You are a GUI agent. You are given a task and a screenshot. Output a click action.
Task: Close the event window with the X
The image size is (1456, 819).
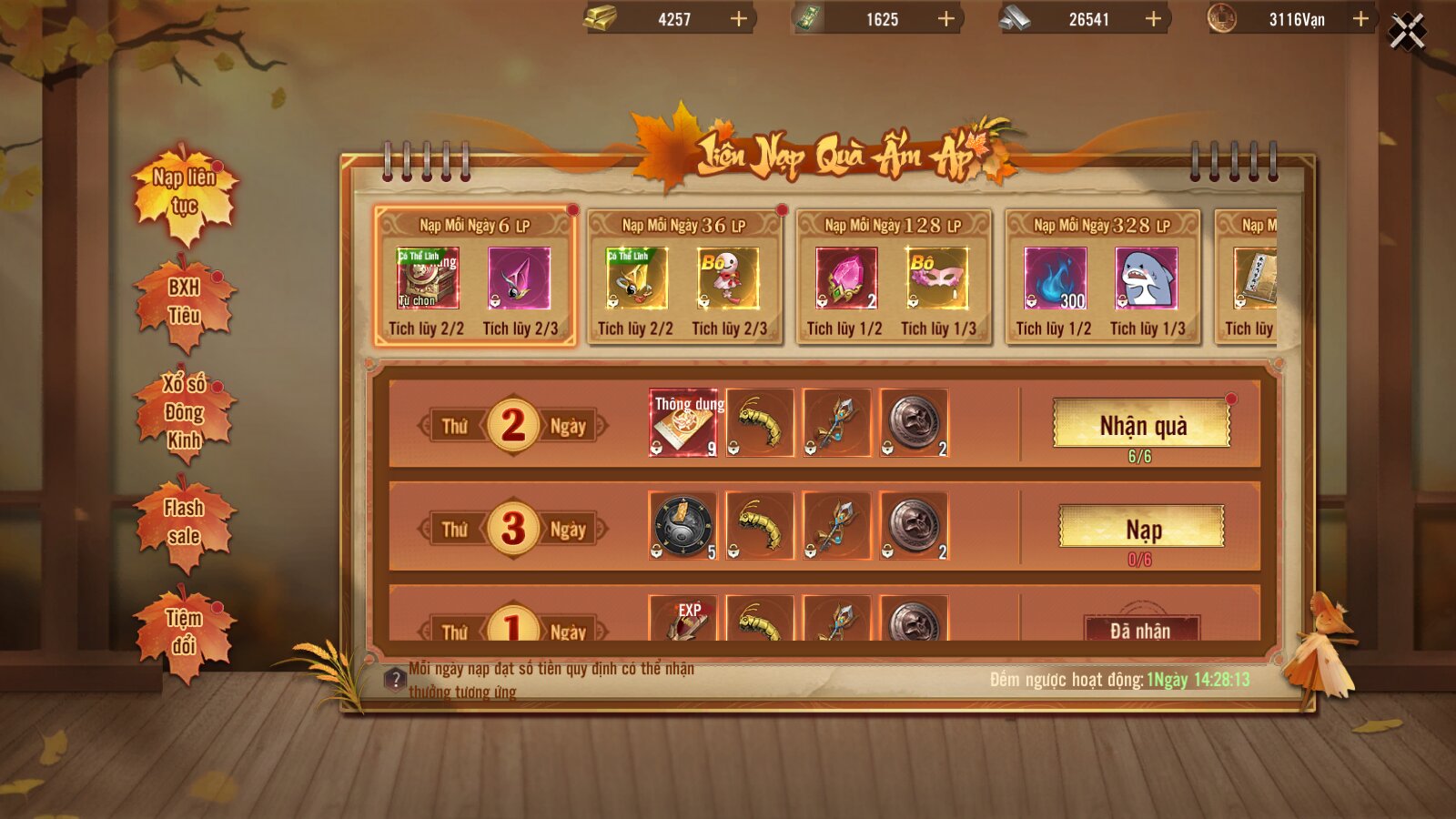(x=1407, y=33)
